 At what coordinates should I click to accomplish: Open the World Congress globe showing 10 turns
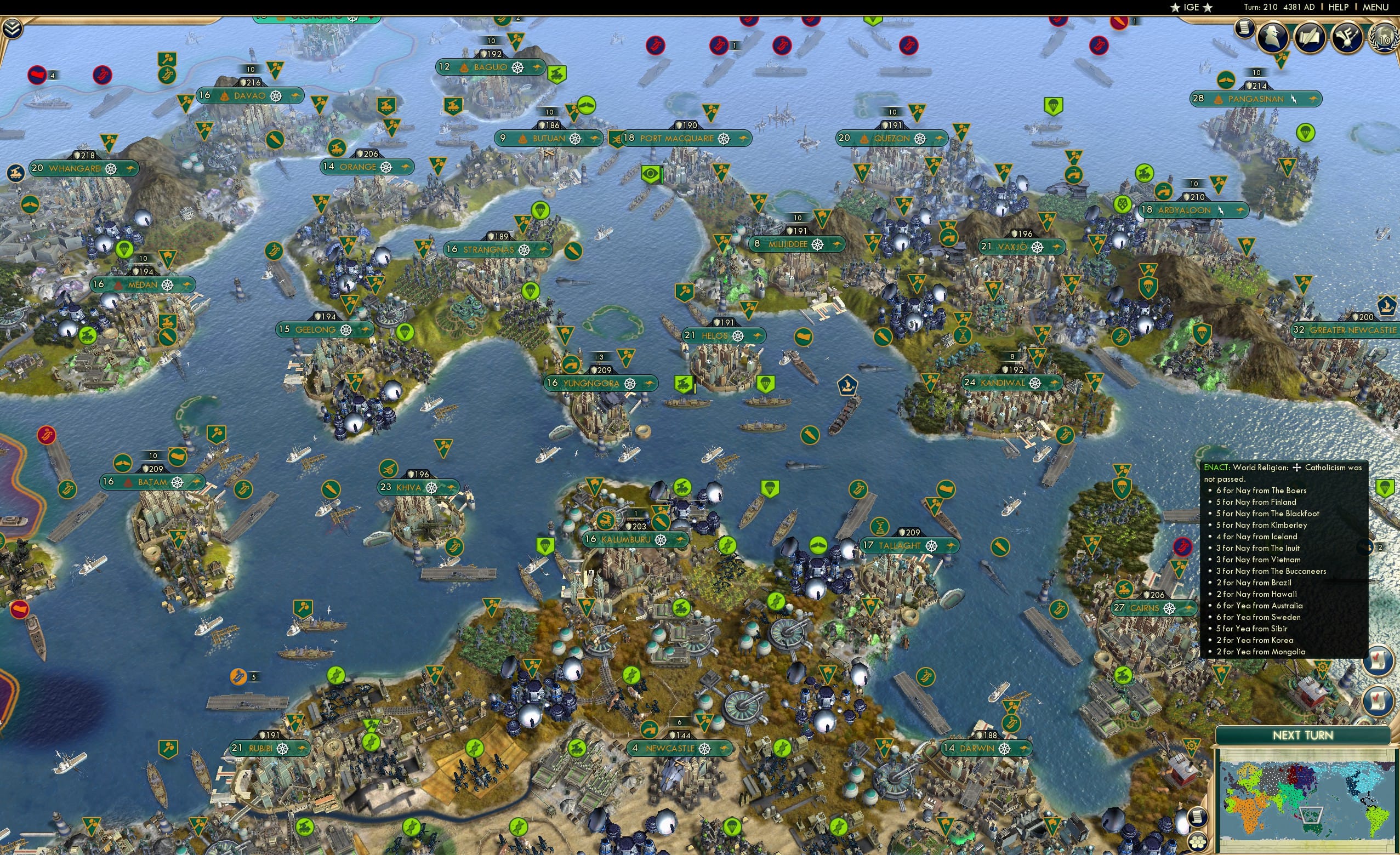(x=1383, y=40)
